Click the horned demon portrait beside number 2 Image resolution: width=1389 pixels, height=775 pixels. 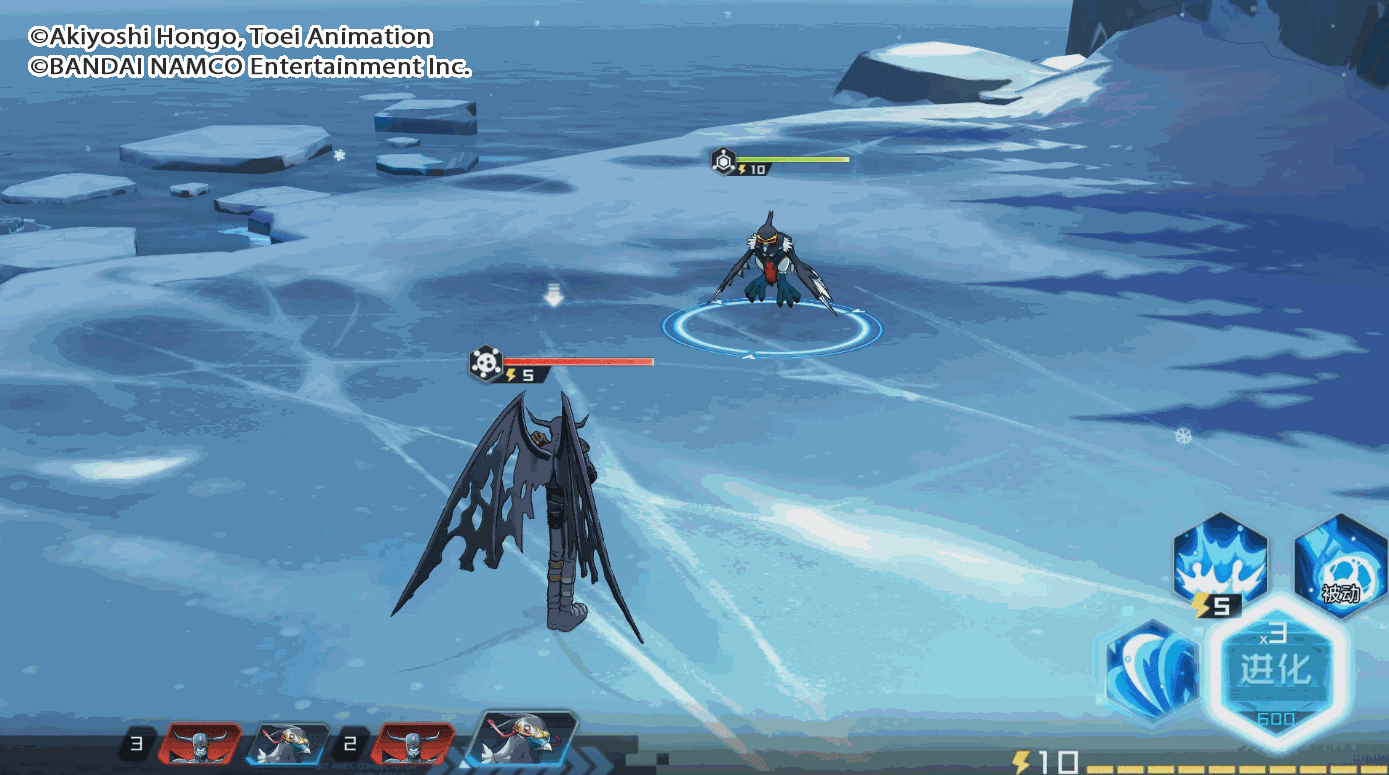[412, 745]
